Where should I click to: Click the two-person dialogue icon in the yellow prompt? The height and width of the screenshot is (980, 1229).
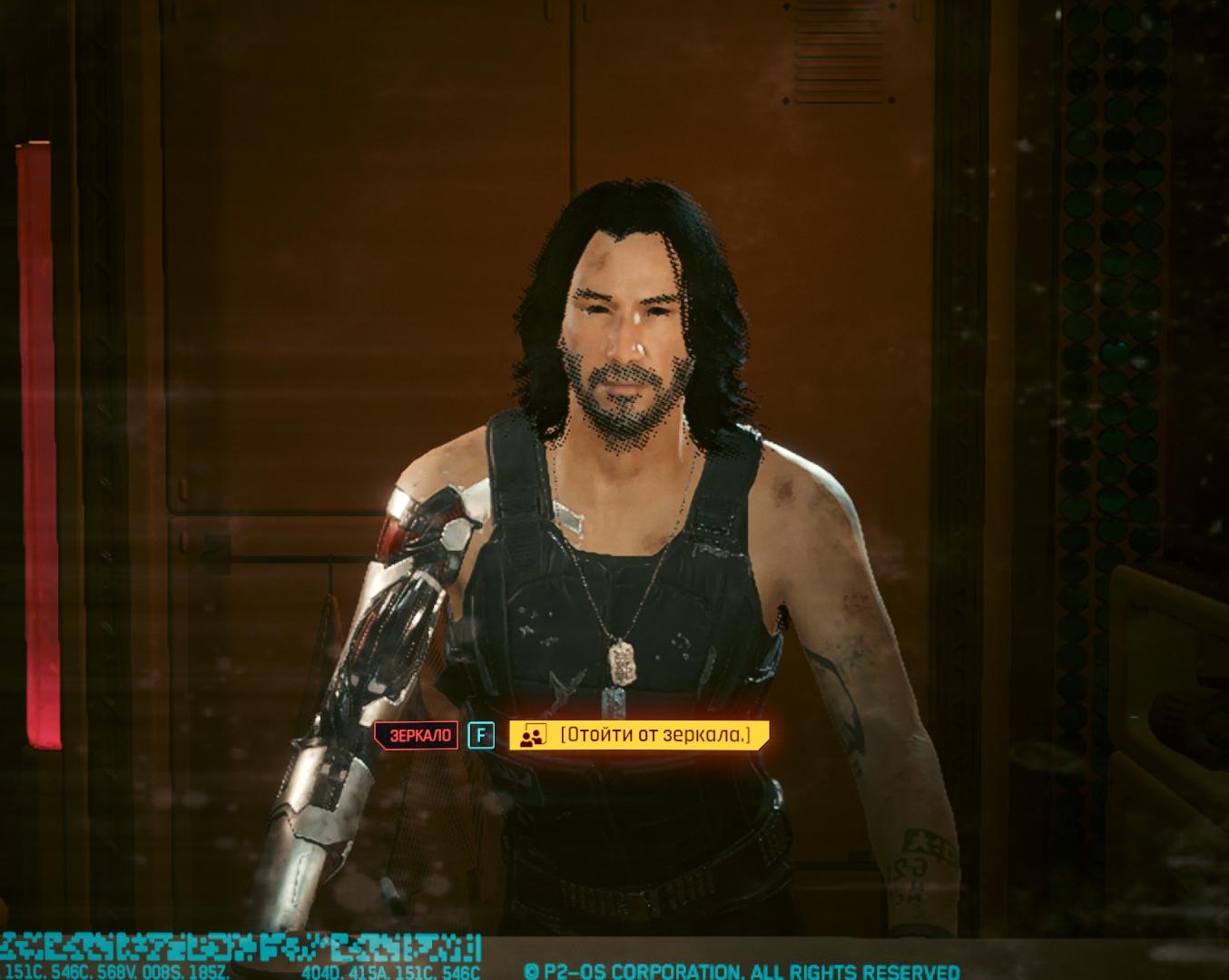click(x=534, y=736)
